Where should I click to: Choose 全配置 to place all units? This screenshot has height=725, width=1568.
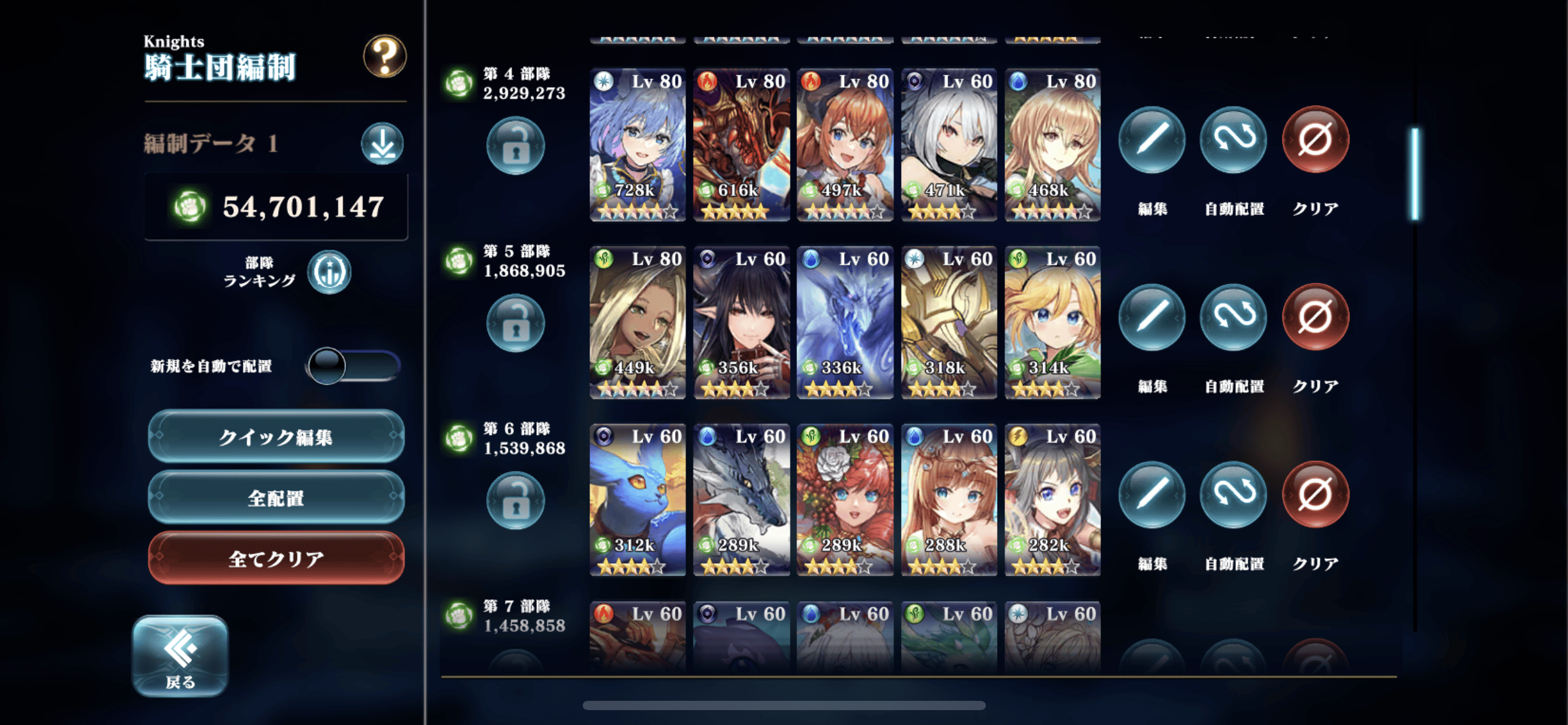point(276,498)
